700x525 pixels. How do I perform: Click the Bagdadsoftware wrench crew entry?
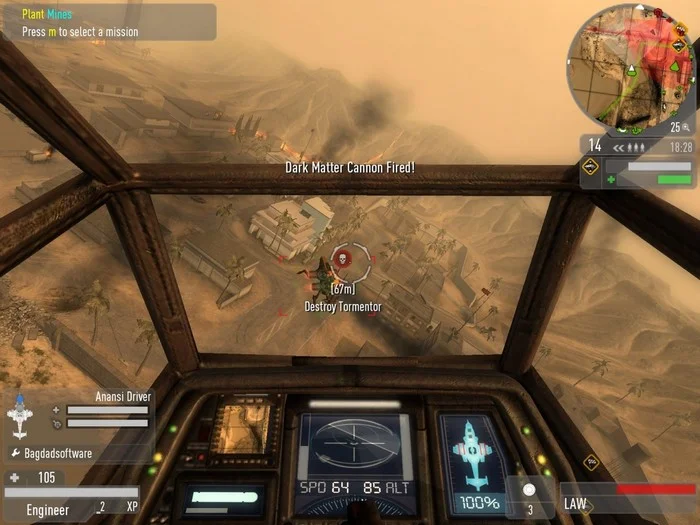(52, 453)
